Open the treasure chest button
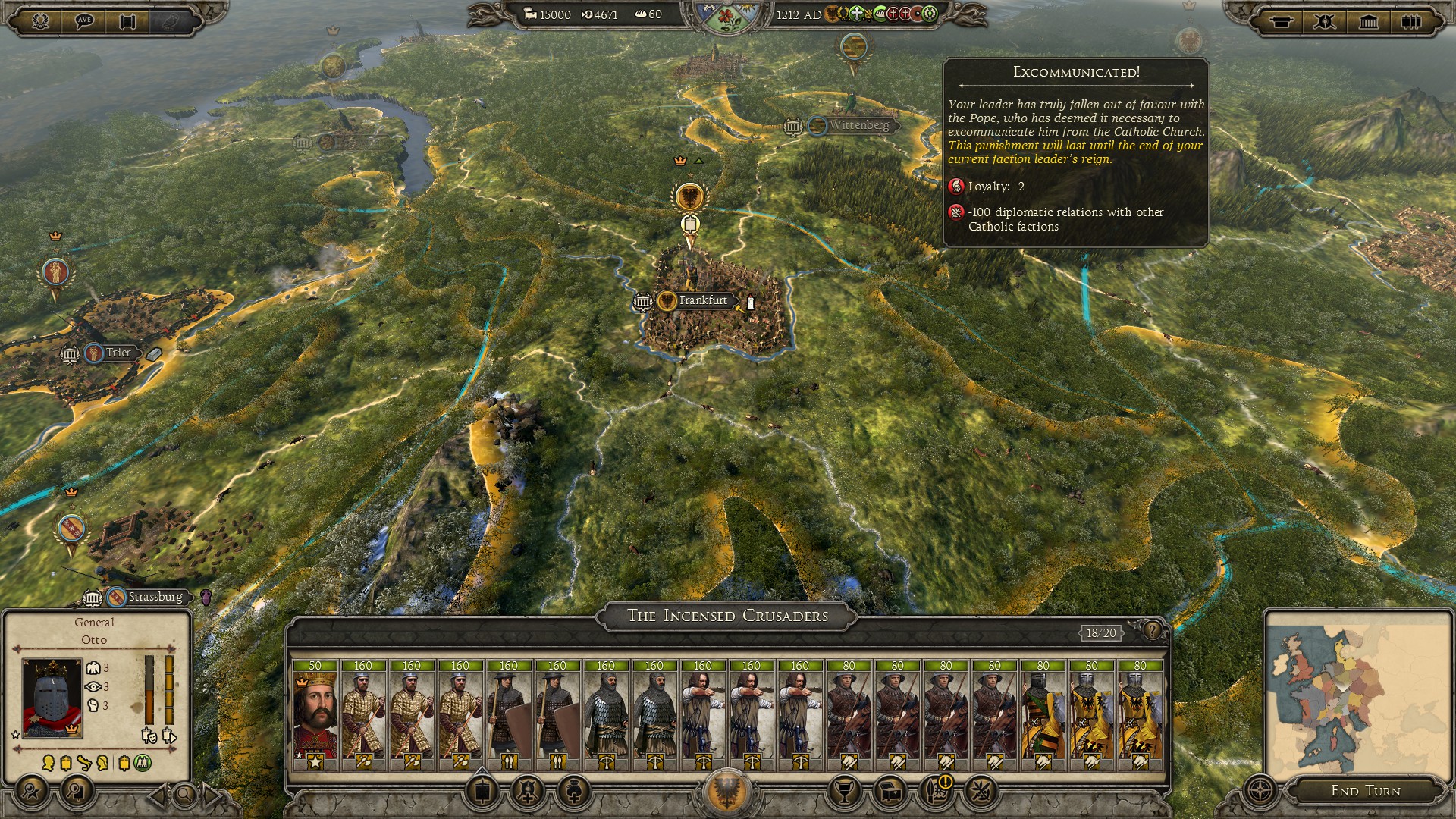The height and width of the screenshot is (819, 1456). 891,792
